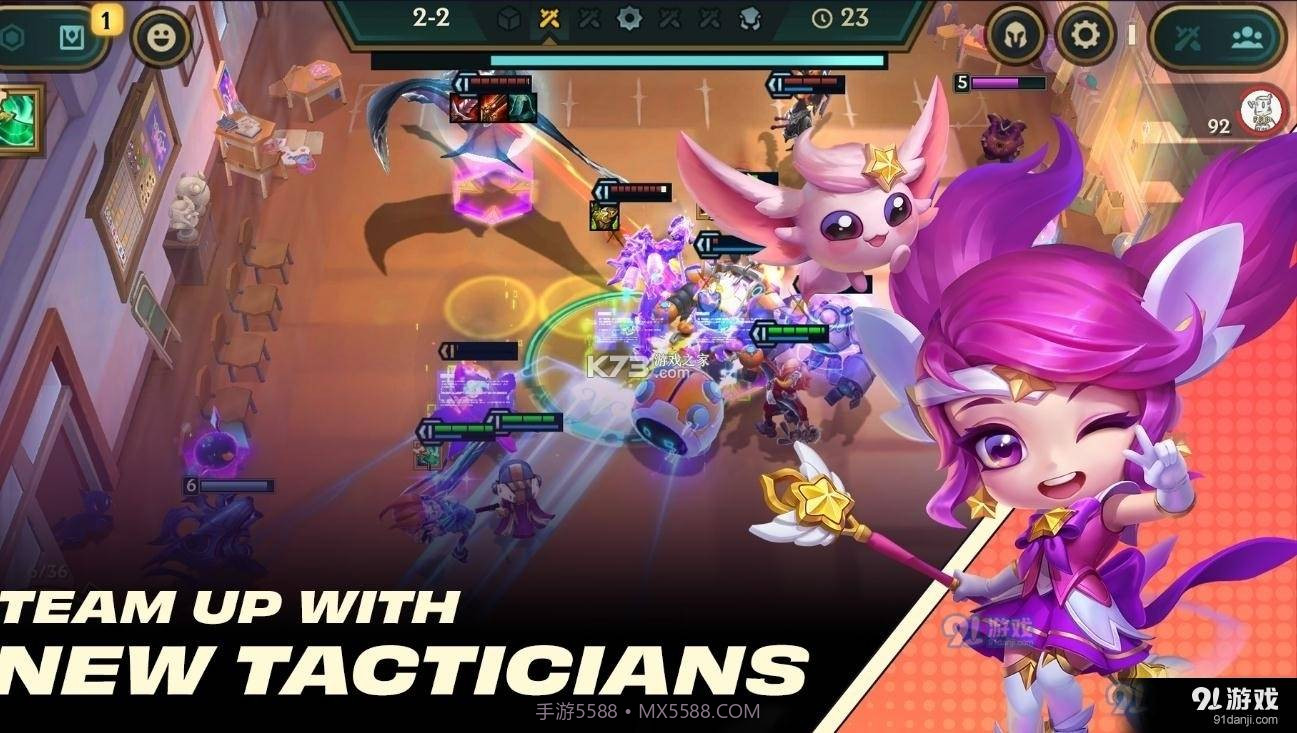Open the player helmet profile icon

click(x=1015, y=33)
